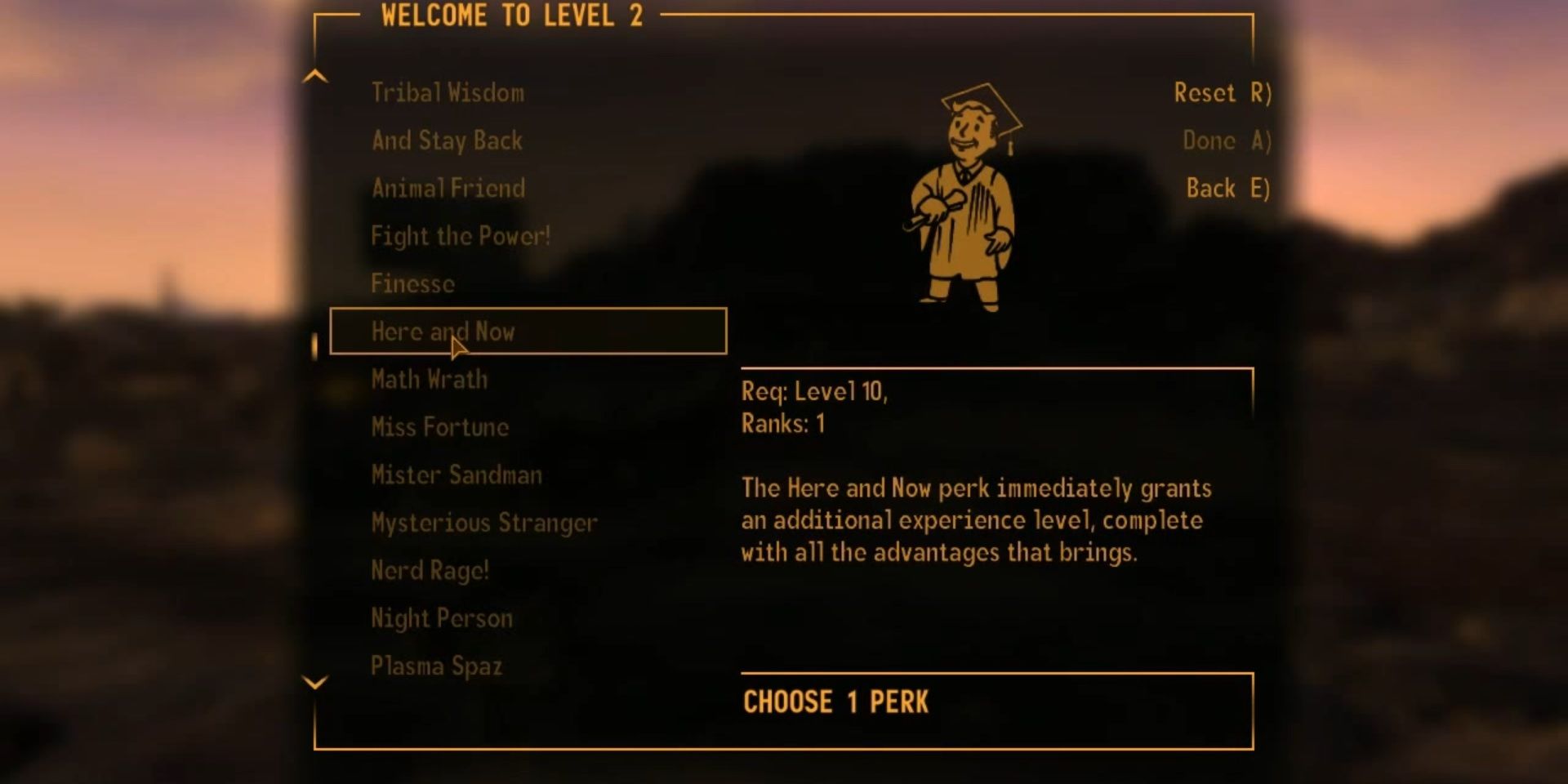Select the Animal Friend perk
The width and height of the screenshot is (1568, 784).
[x=448, y=188]
